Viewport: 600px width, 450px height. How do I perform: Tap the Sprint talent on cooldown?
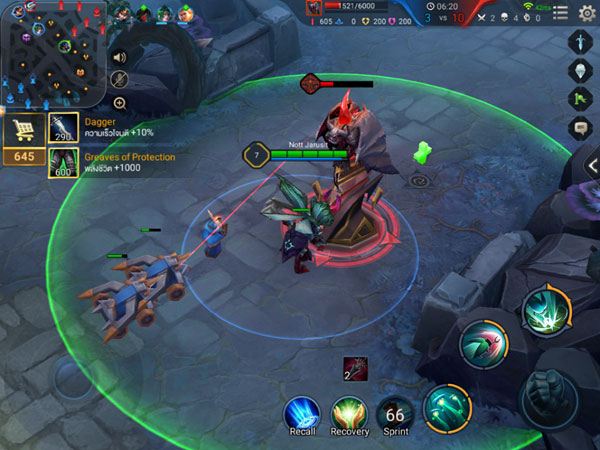396,413
